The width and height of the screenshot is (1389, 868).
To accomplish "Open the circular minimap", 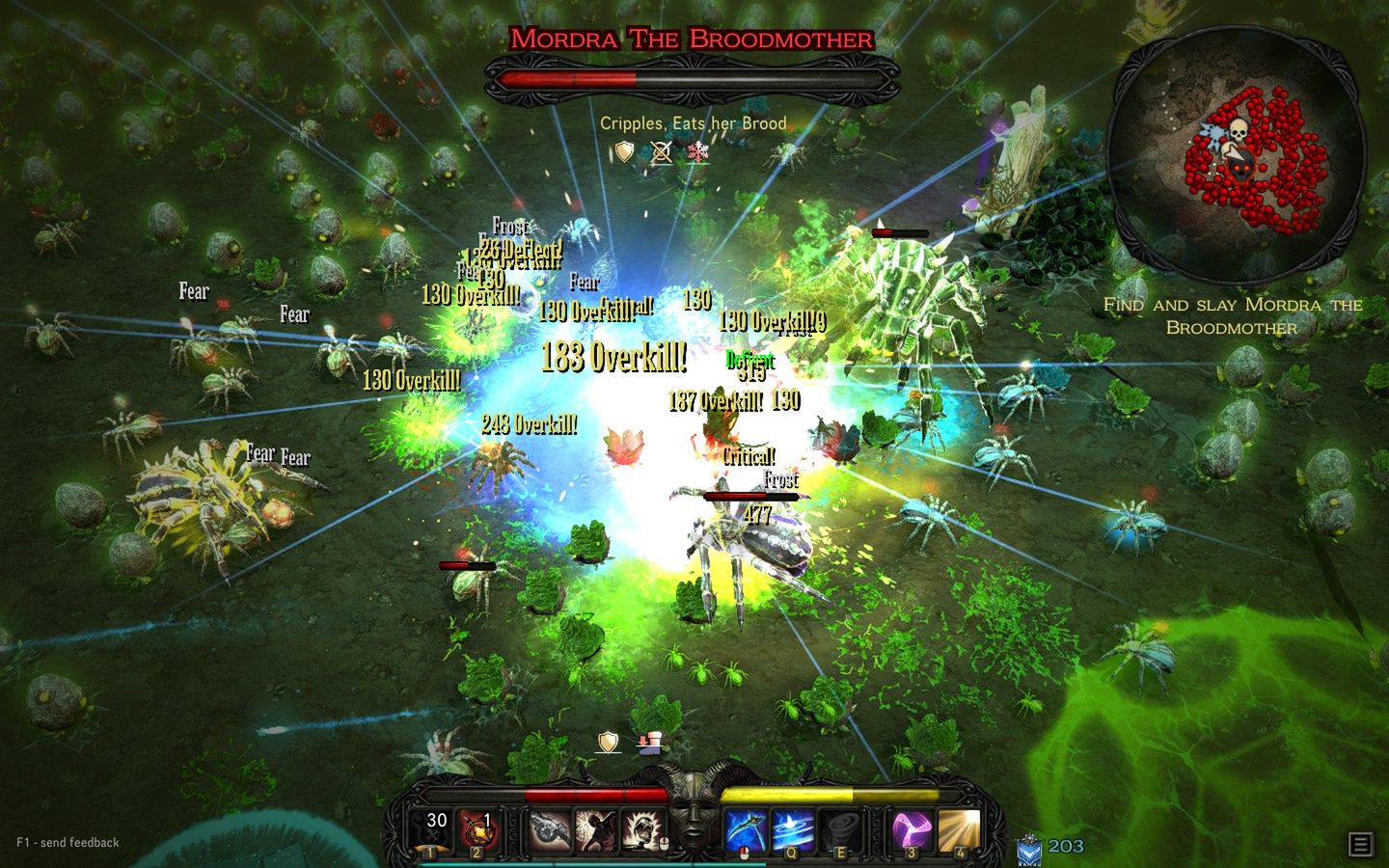I will point(1235,154).
